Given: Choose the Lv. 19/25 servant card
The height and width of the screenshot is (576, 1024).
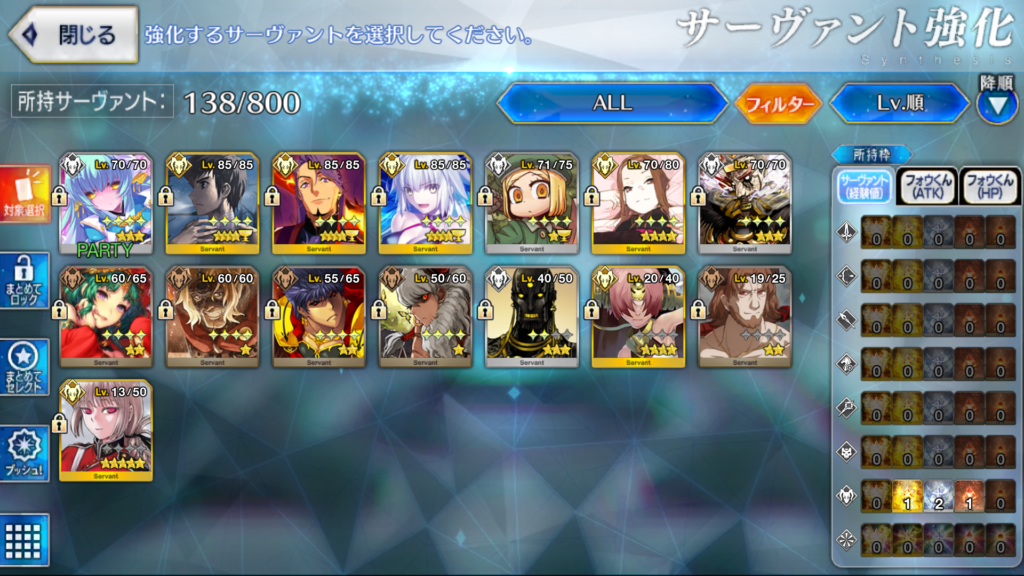Looking at the screenshot, I should coord(745,316).
